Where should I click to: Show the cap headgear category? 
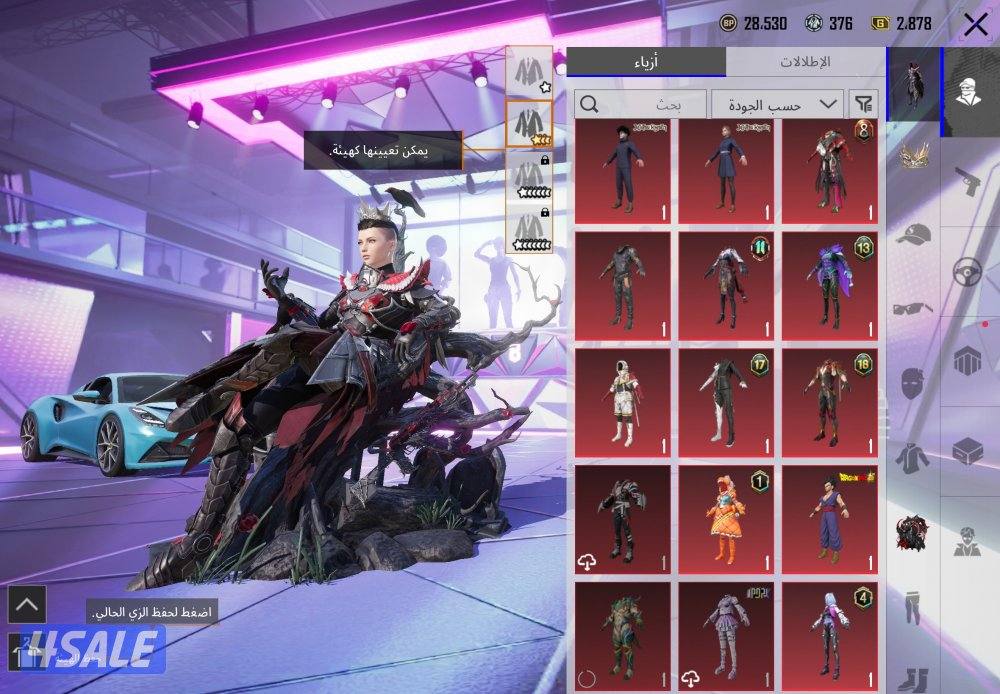tap(914, 236)
